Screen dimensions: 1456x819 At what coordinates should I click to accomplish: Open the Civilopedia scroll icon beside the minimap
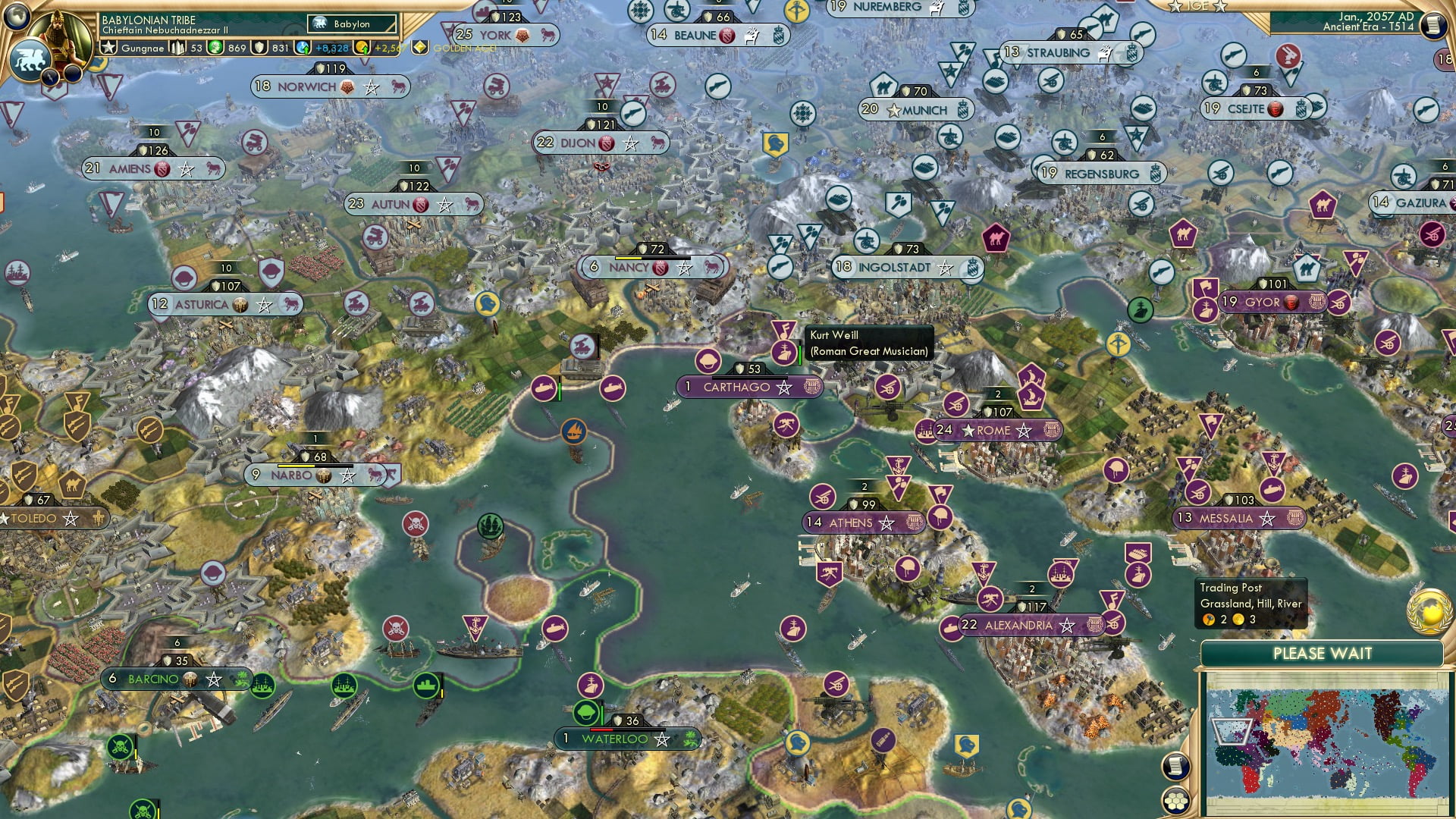click(x=1175, y=764)
